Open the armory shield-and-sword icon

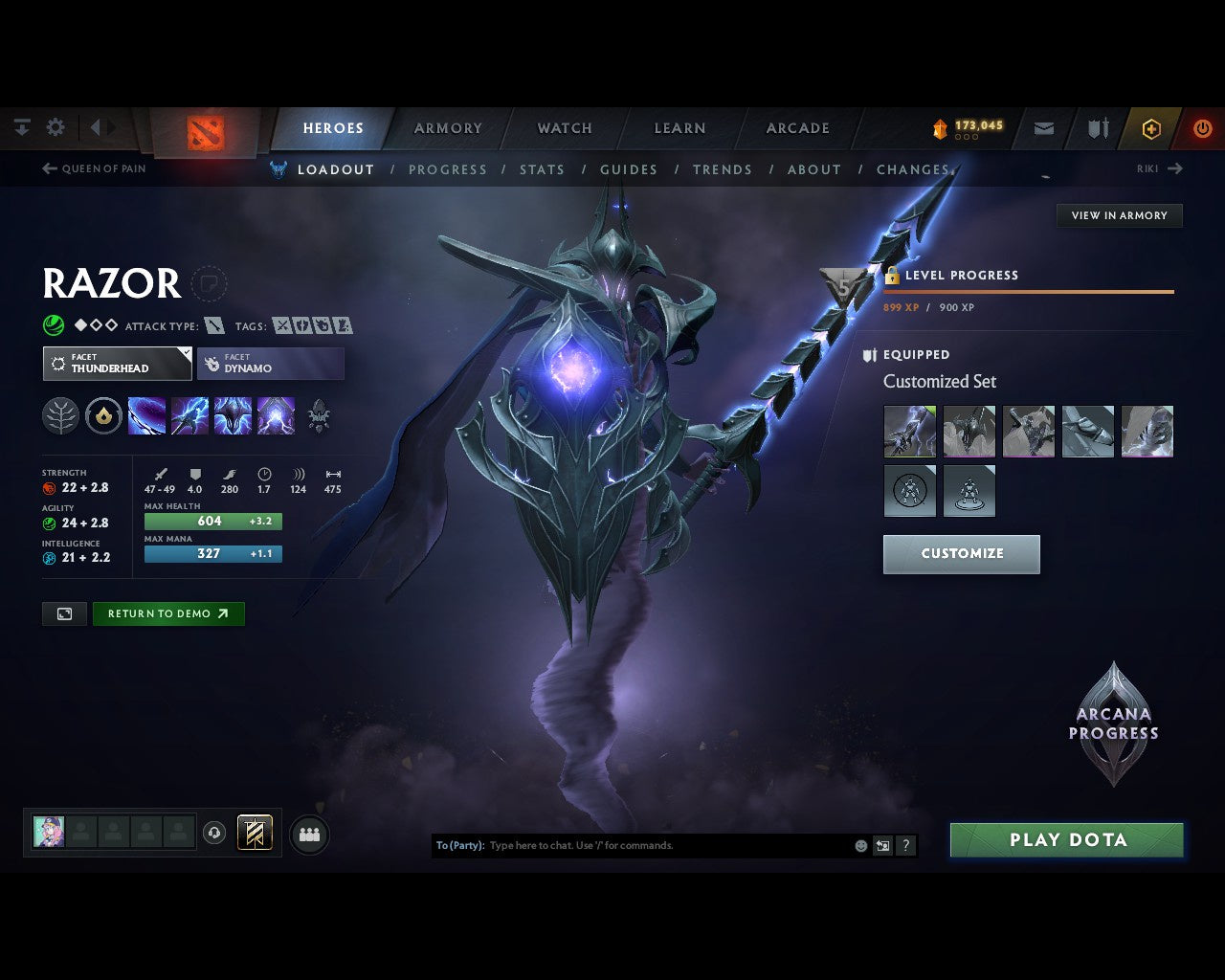[x=1097, y=127]
